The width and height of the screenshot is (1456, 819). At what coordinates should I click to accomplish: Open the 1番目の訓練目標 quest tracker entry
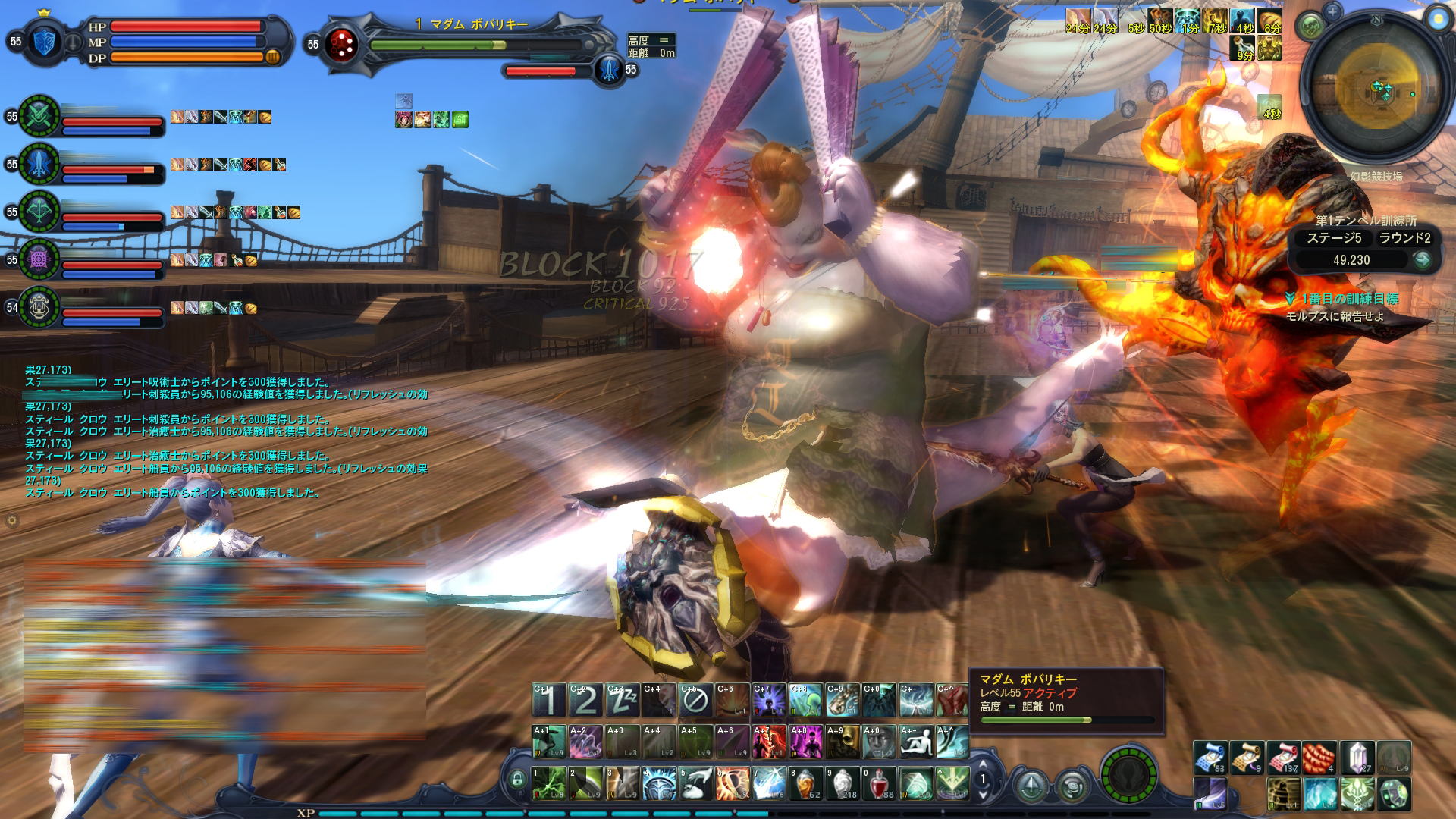coord(1350,299)
